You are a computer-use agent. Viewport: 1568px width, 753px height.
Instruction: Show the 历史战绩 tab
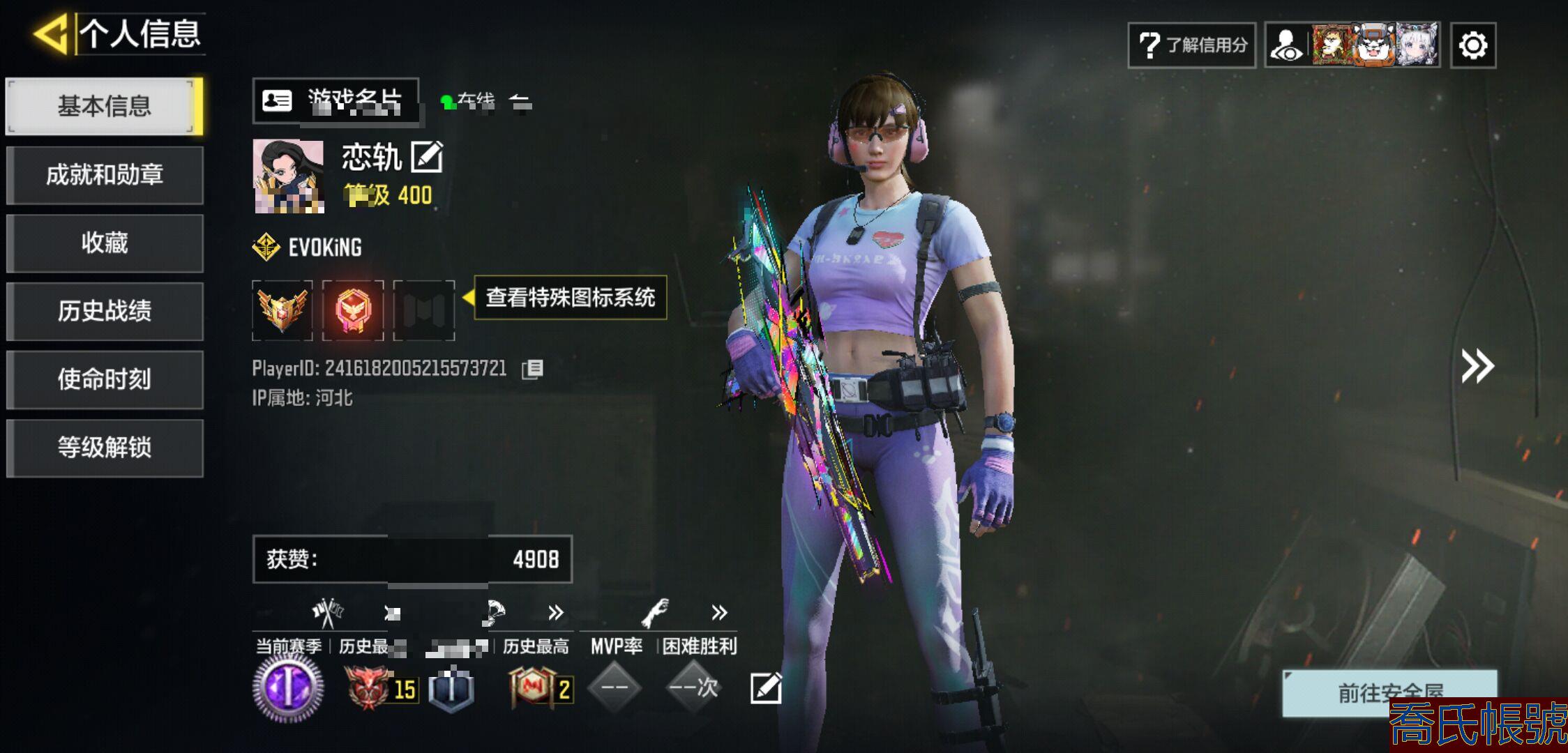click(104, 311)
